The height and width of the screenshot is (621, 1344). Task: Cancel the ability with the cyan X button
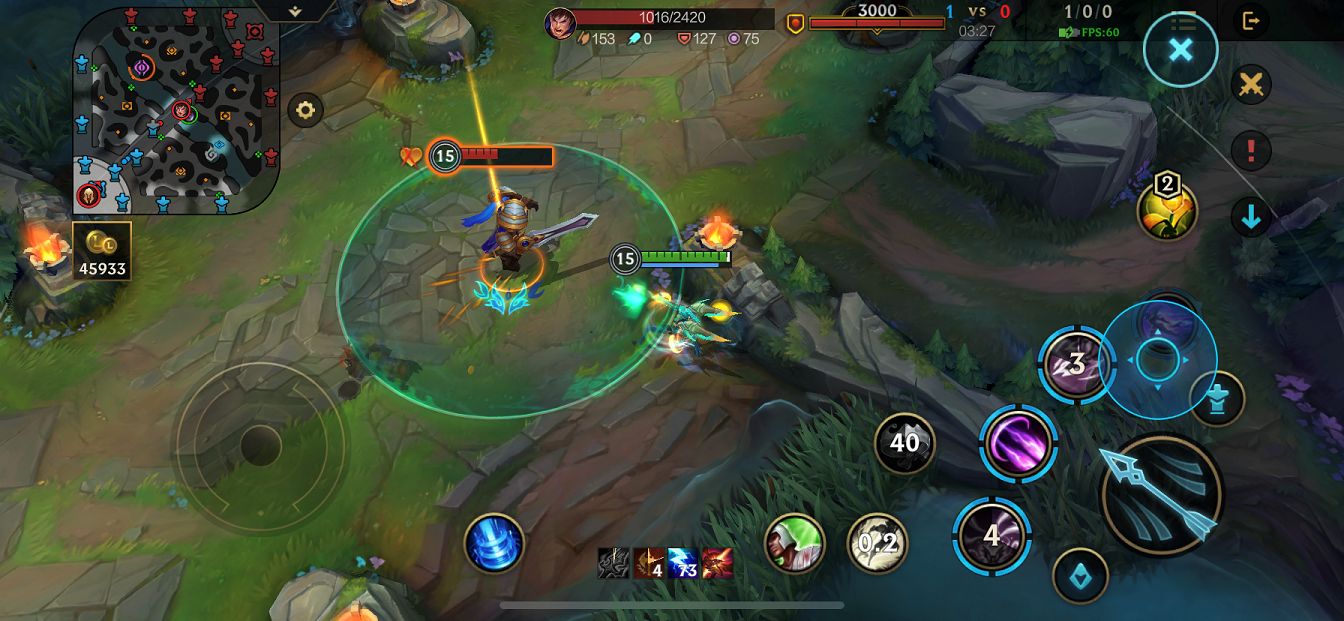click(x=1181, y=50)
